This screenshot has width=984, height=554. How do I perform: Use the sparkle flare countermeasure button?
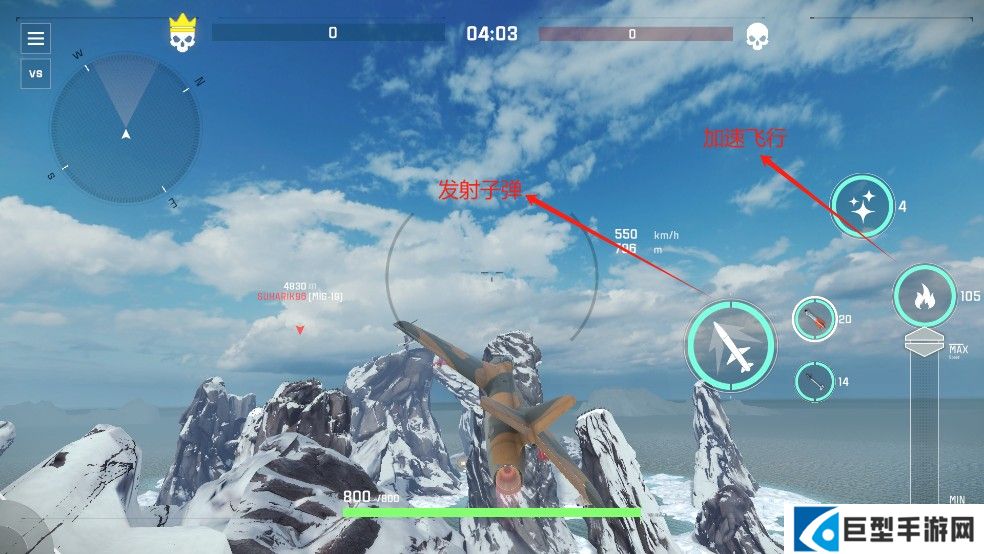[x=862, y=207]
